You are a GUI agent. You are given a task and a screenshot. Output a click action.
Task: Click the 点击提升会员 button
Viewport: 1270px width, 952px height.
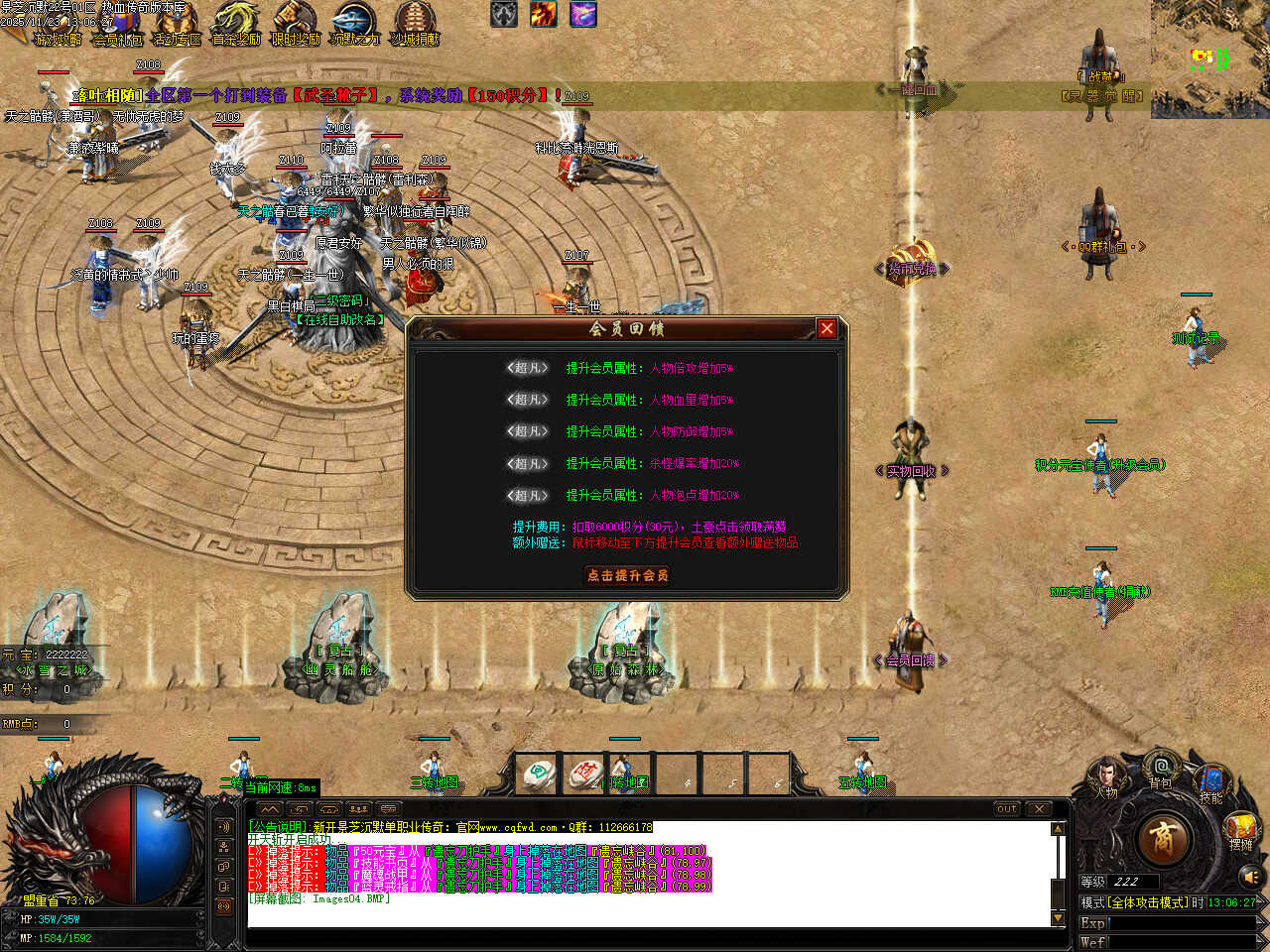[x=627, y=575]
